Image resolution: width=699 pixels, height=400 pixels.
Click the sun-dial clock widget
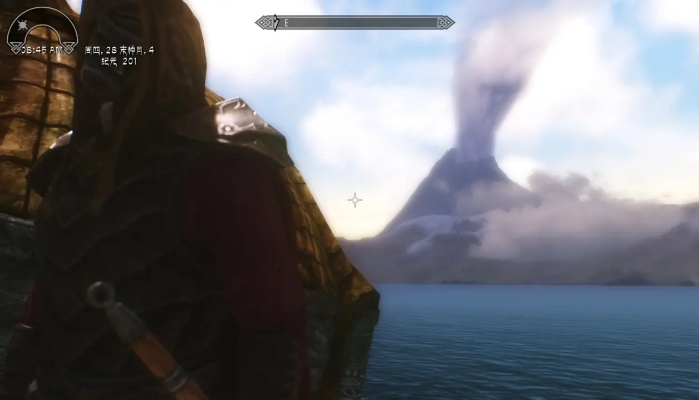coord(40,32)
